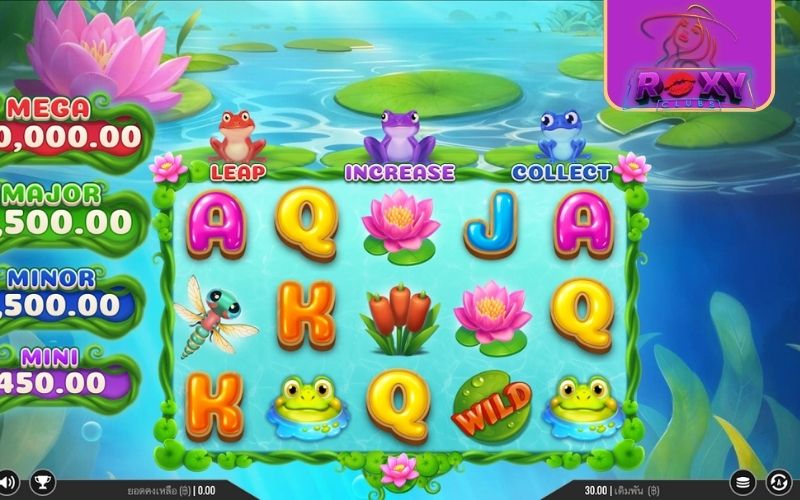This screenshot has height=500, width=800.
Task: Click the circular arrows autospin button
Action: [x=779, y=483]
